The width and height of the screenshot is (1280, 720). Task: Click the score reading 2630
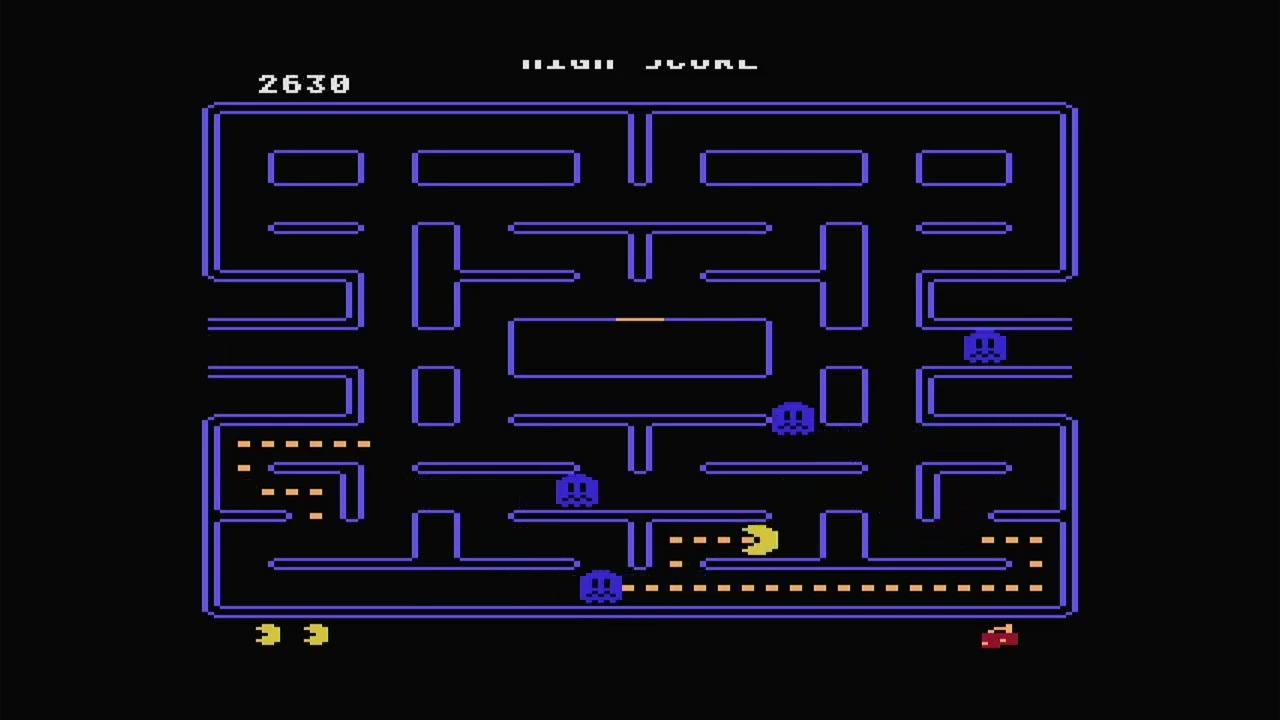304,84
